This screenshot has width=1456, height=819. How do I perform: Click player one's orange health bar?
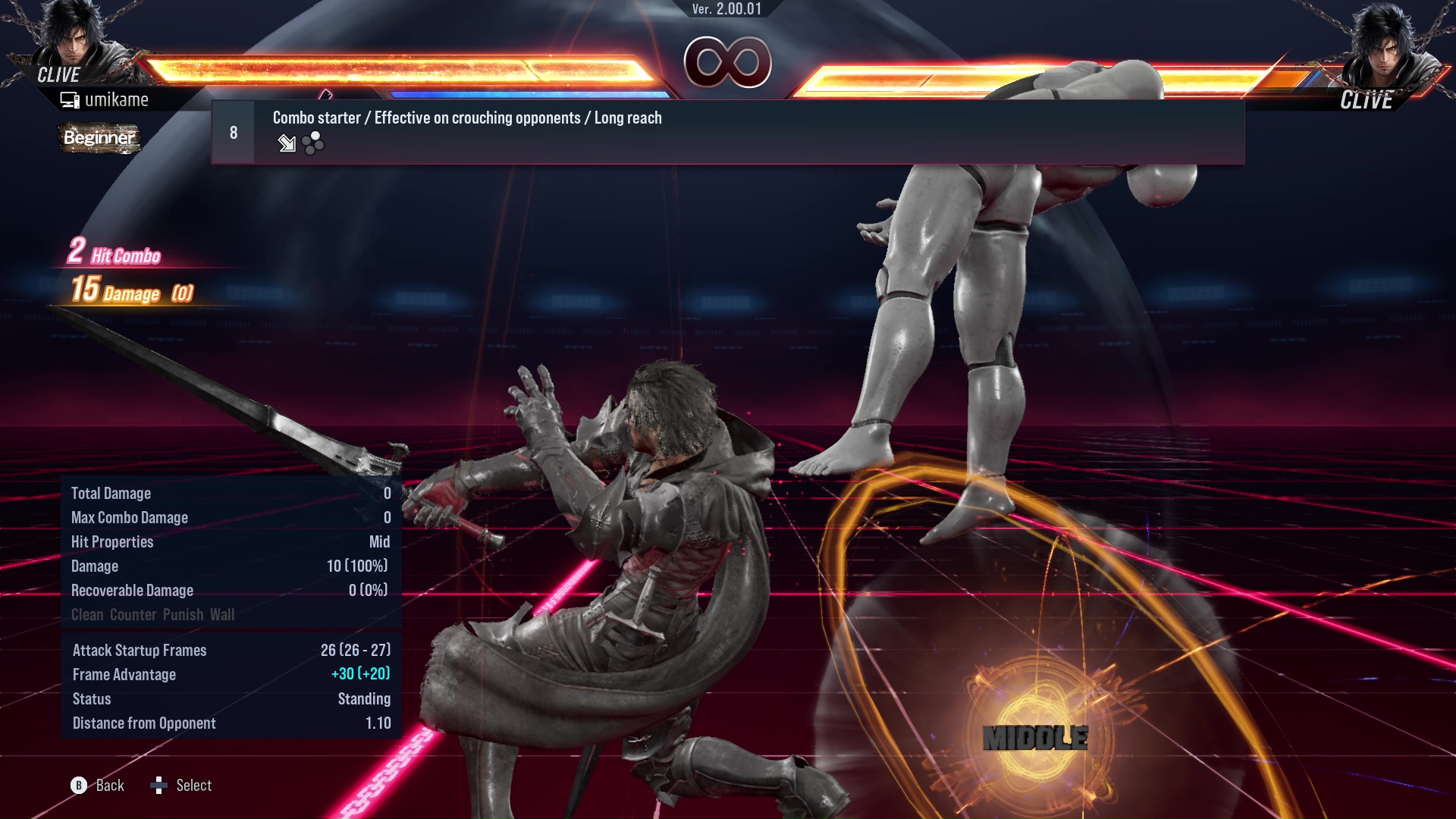(394, 68)
